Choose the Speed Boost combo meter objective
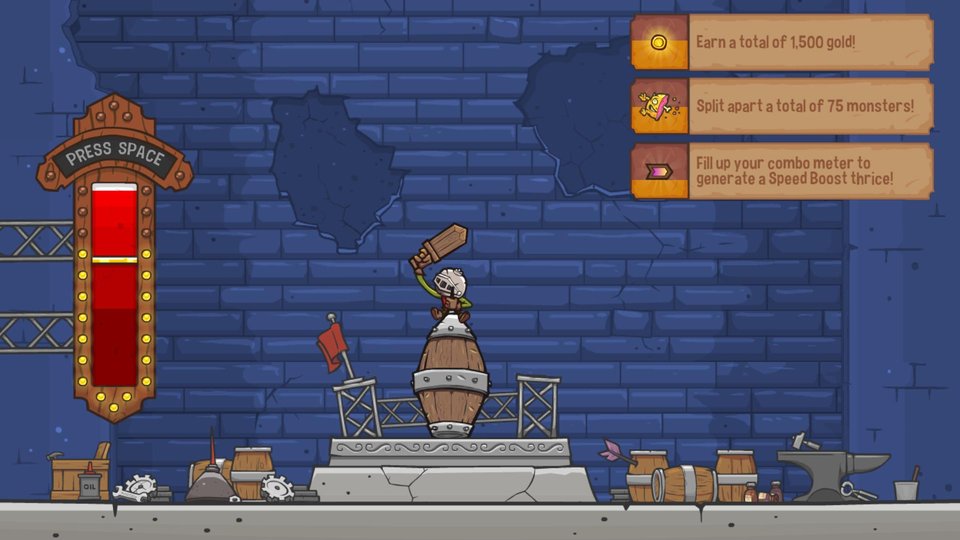 coord(781,171)
